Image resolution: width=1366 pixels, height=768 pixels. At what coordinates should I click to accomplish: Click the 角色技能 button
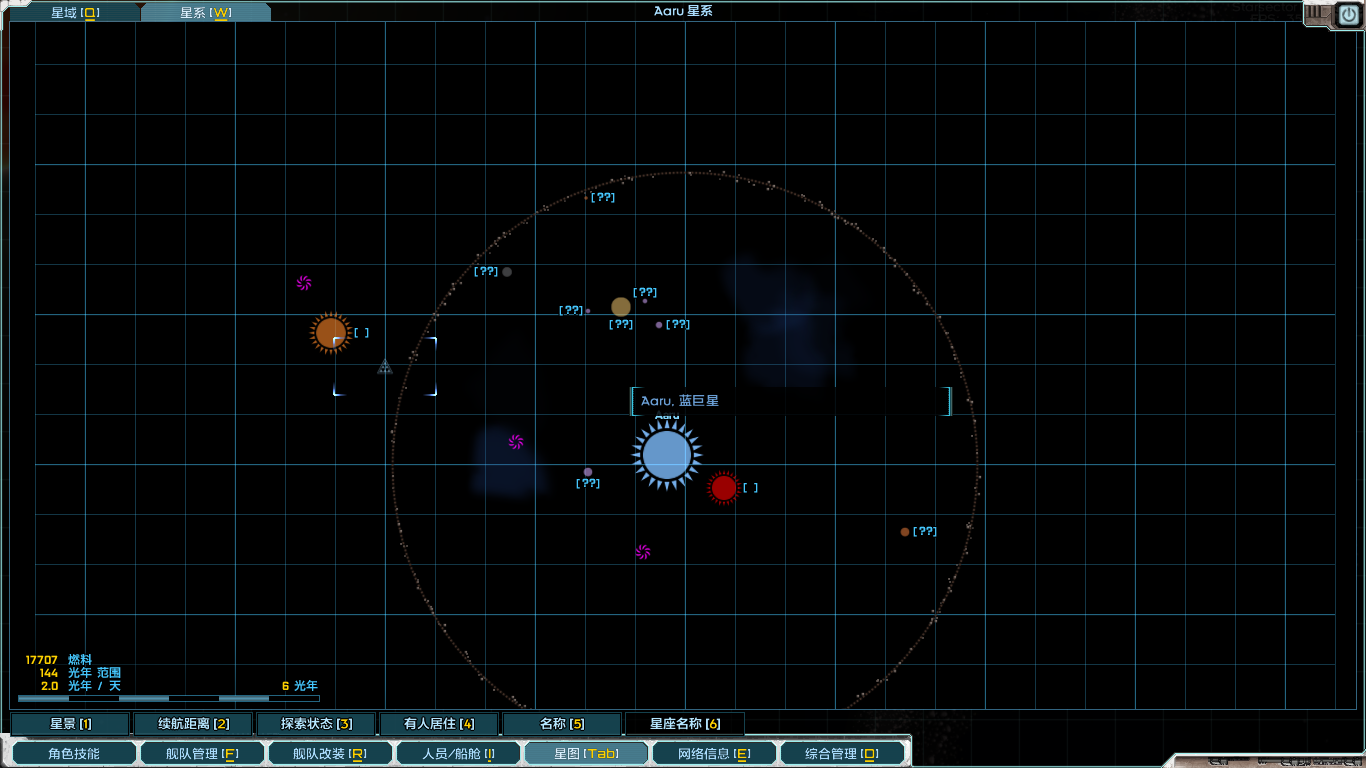74,752
